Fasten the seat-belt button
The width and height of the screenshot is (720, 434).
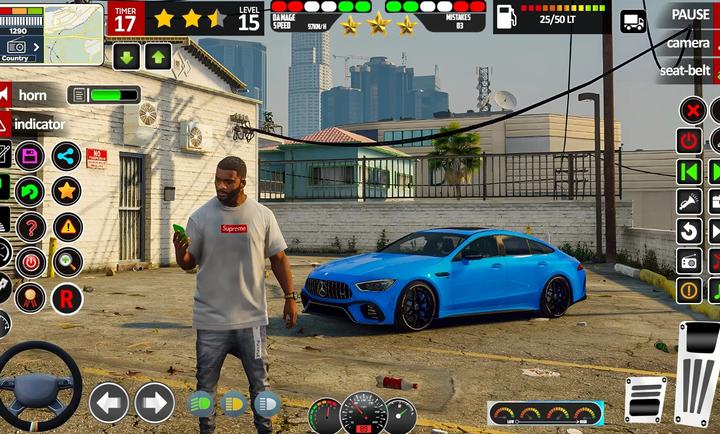(684, 71)
